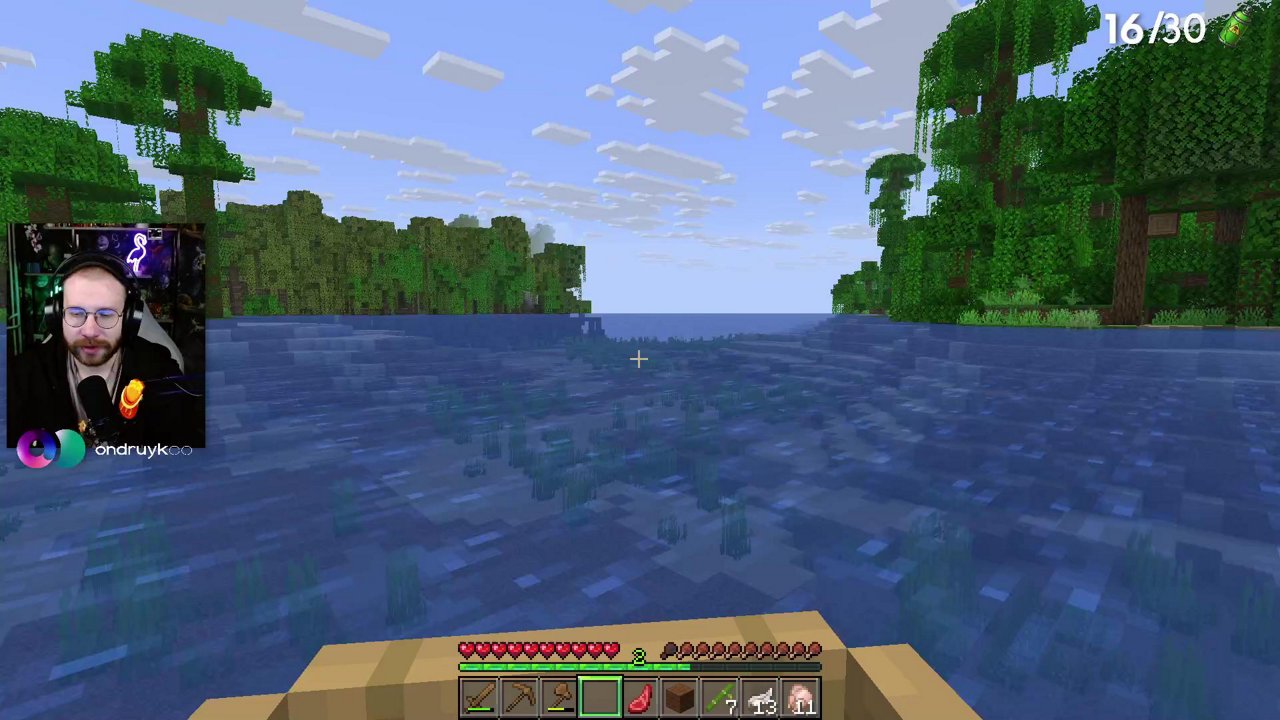
Task: Select the wooden shovel in the hotbar
Action: (560, 695)
